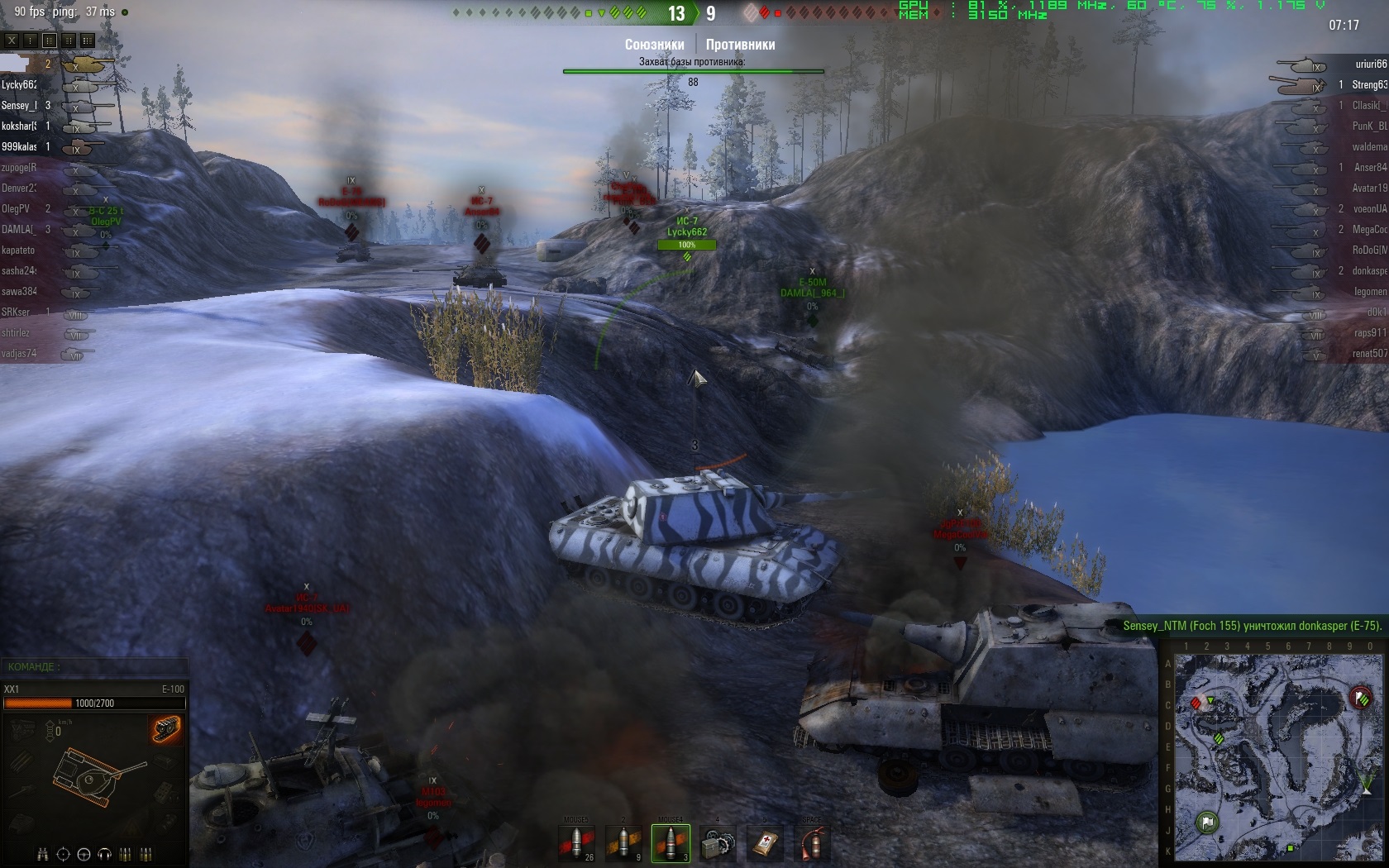Select ally Sensey_ row in the team list
Screen dimensions: 1389x868
point(17,106)
